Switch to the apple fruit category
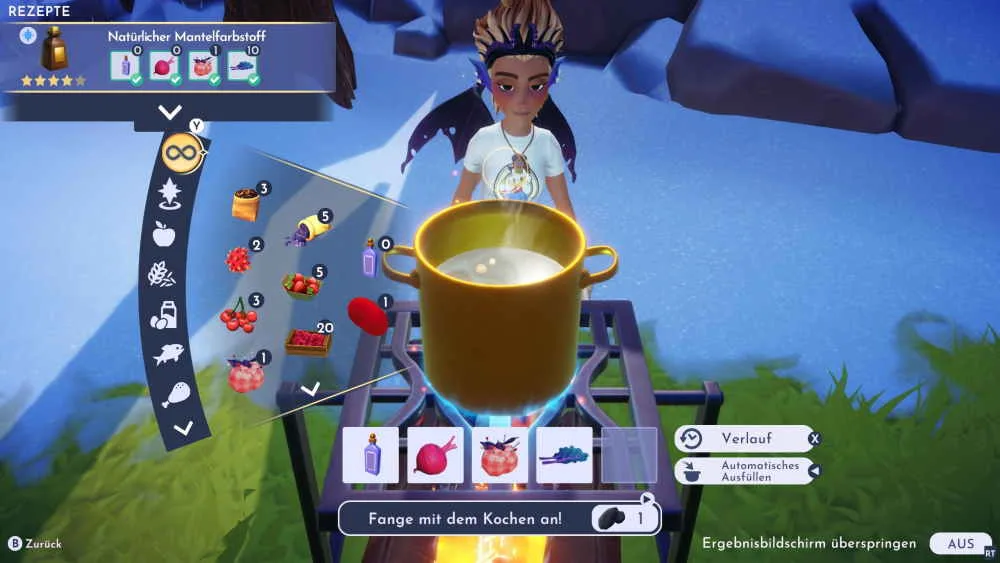Viewport: 1000px width, 563px height. 163,234
